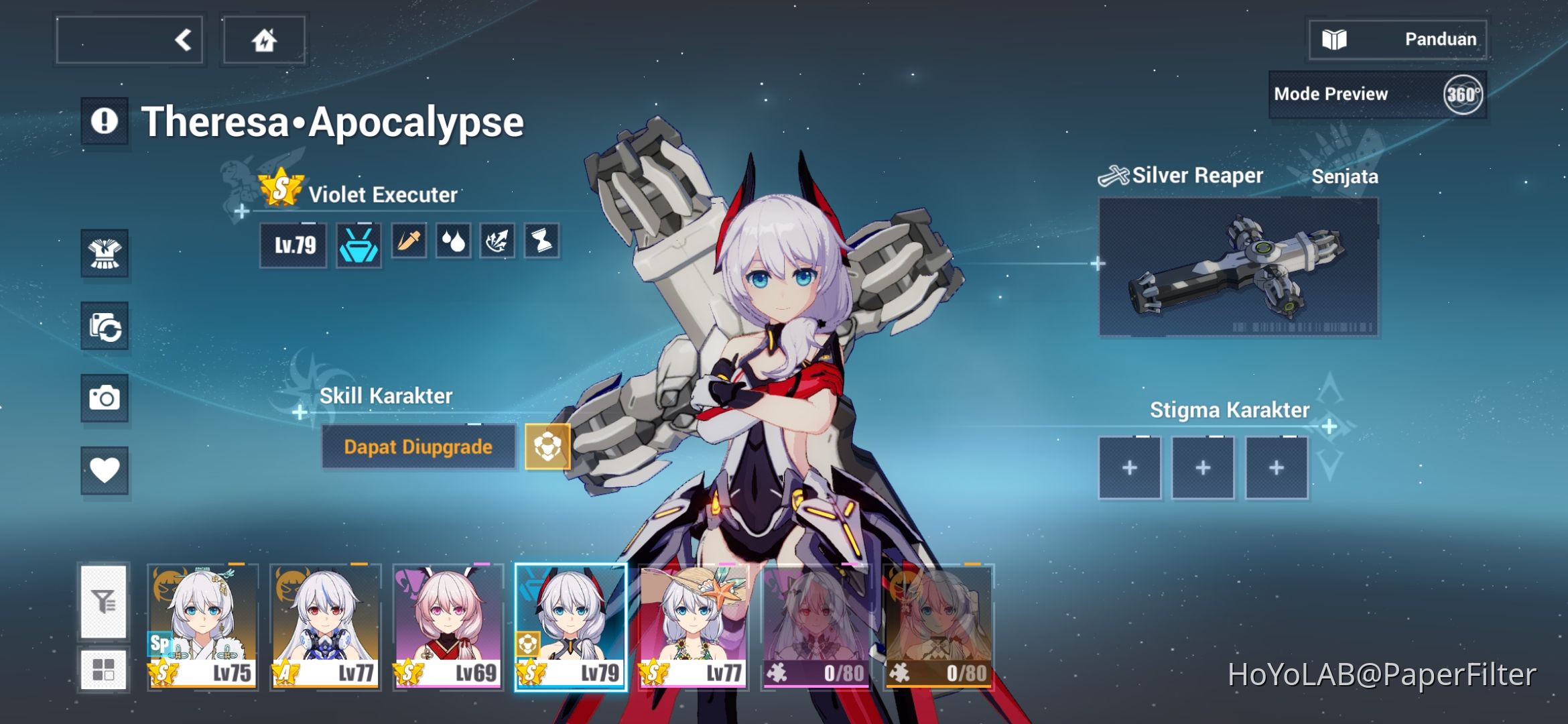Click the gold skill upgrade badge
The image size is (1568, 724).
548,446
